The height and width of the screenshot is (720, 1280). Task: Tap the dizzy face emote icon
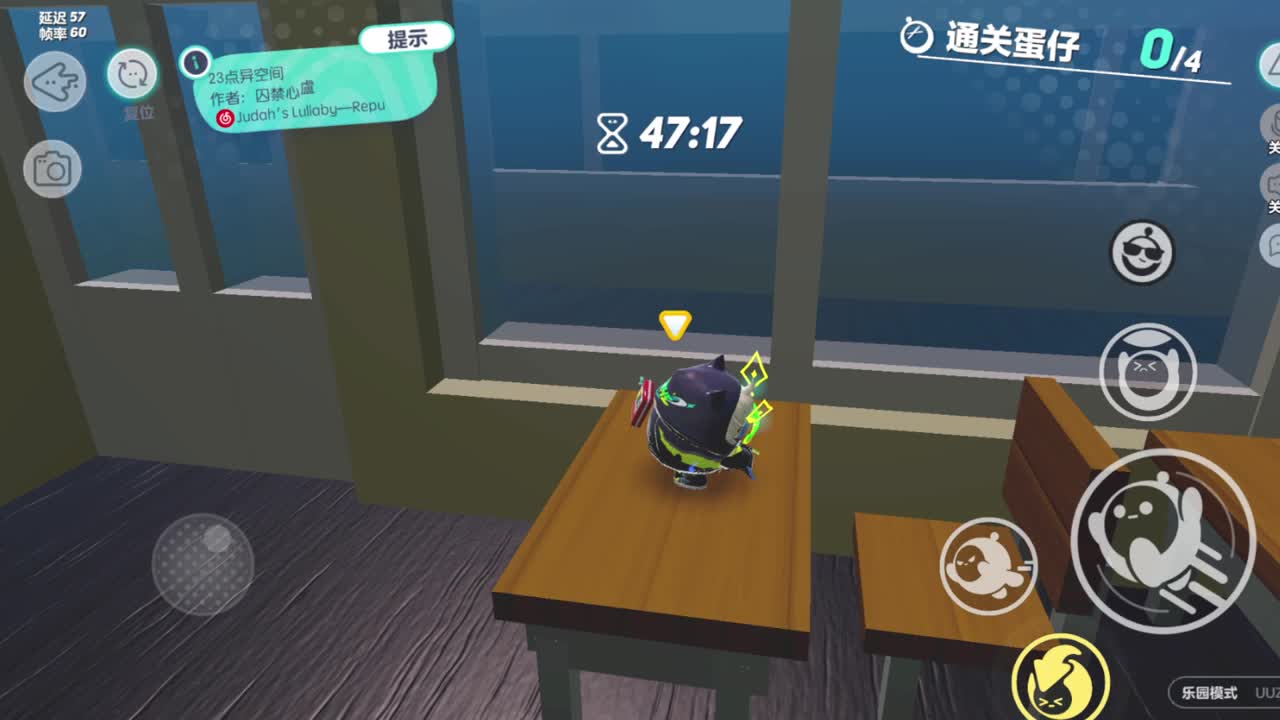(x=1146, y=370)
